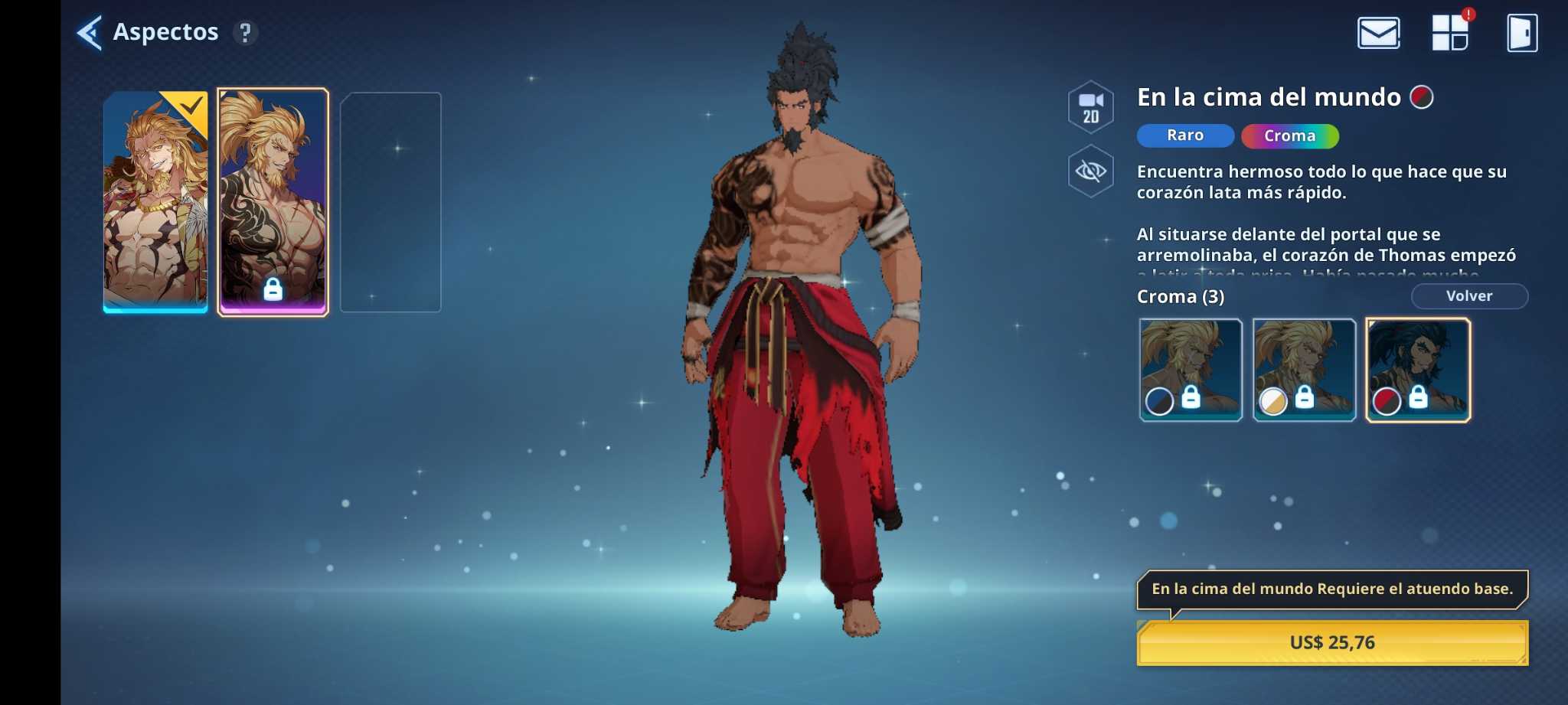
Task: Buy the skin for US$ 25,76
Action: [x=1332, y=643]
